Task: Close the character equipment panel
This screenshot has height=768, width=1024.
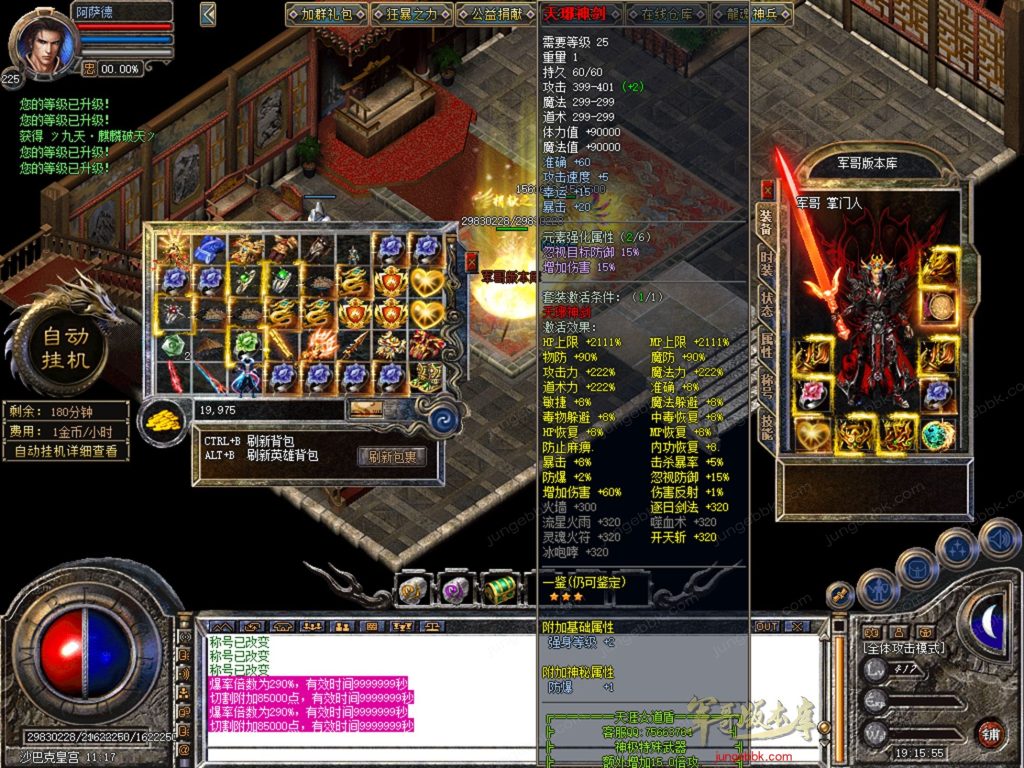Action: pyautogui.click(x=767, y=189)
